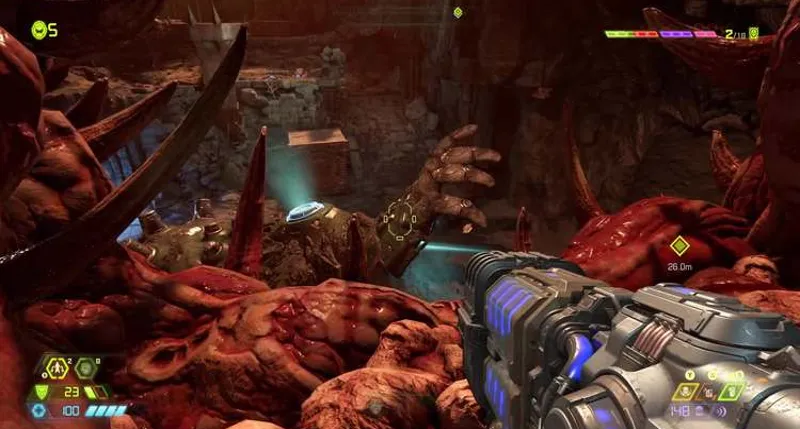Select the yellow hexagon Blood Punch icon
This screenshot has width=800, height=429.
(x=59, y=369)
